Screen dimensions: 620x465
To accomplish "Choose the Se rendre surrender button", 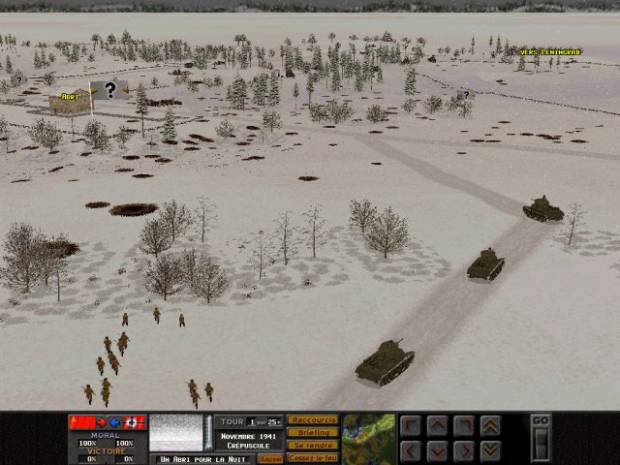I will tap(312, 445).
